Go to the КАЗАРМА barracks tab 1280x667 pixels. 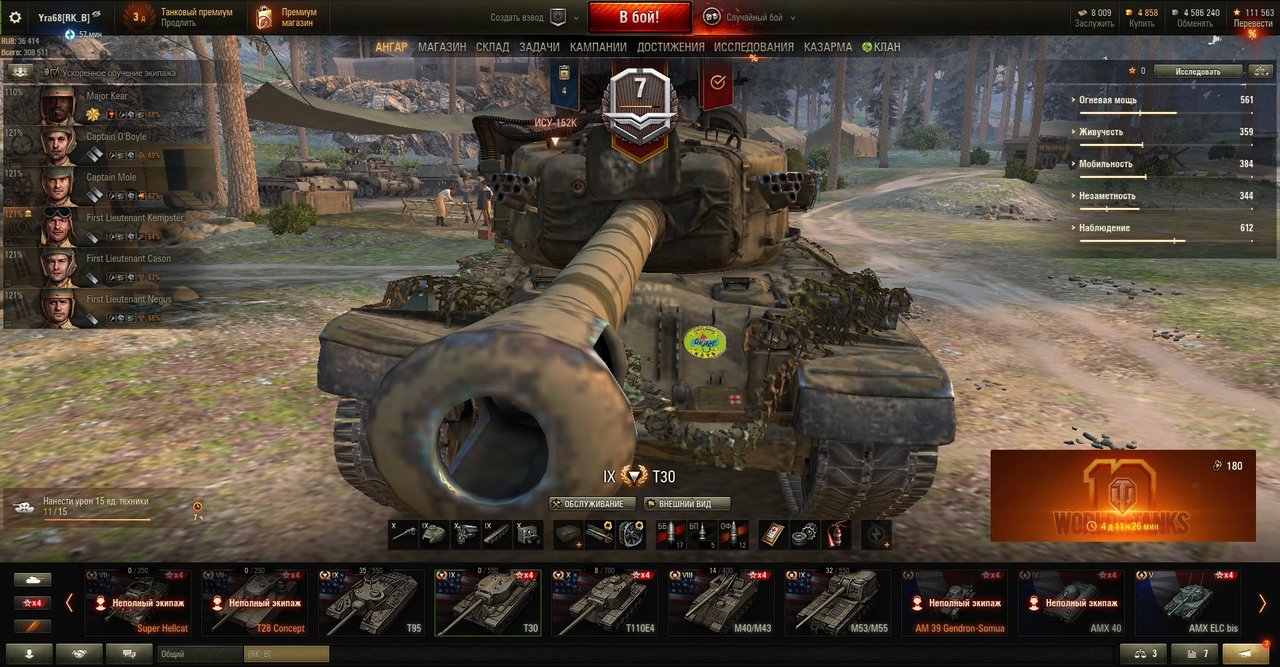(828, 47)
